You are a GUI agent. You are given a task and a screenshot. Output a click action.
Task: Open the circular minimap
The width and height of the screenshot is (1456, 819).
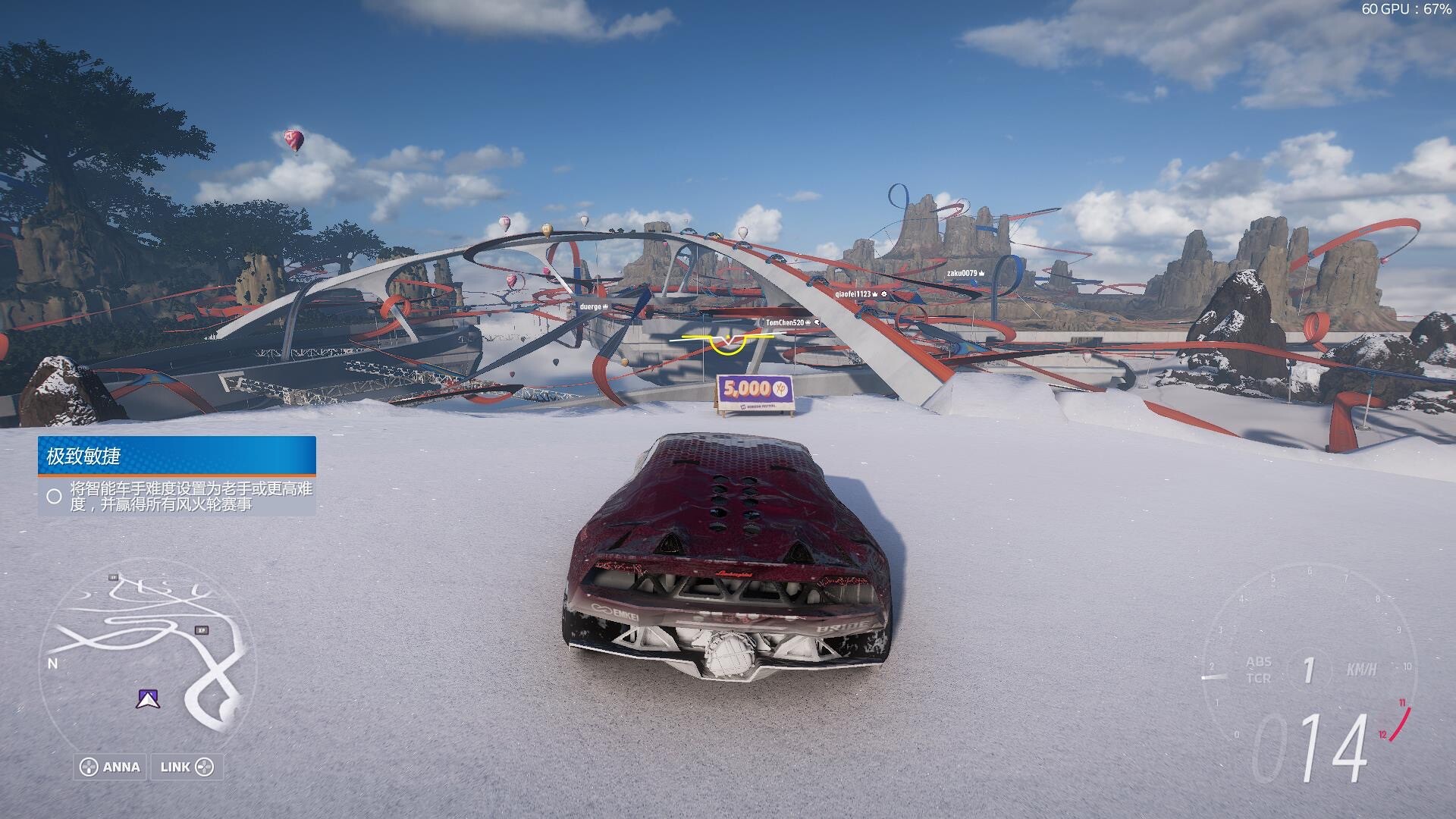coord(148,654)
